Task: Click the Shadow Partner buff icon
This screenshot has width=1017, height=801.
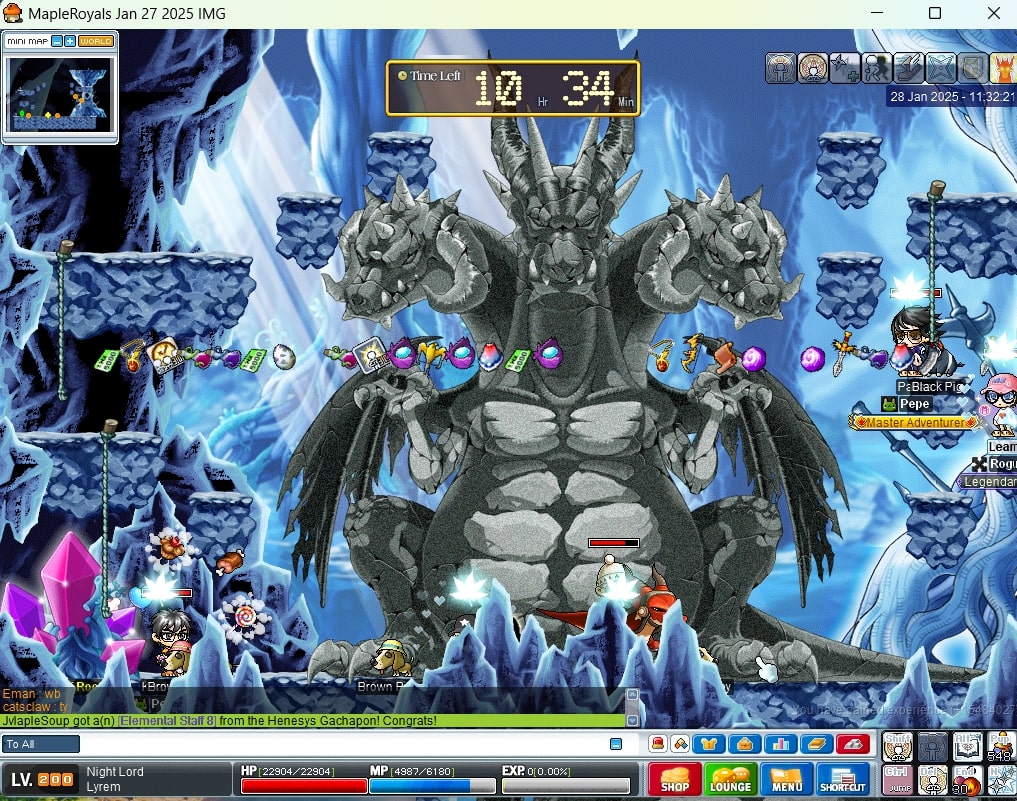Action: [877, 68]
